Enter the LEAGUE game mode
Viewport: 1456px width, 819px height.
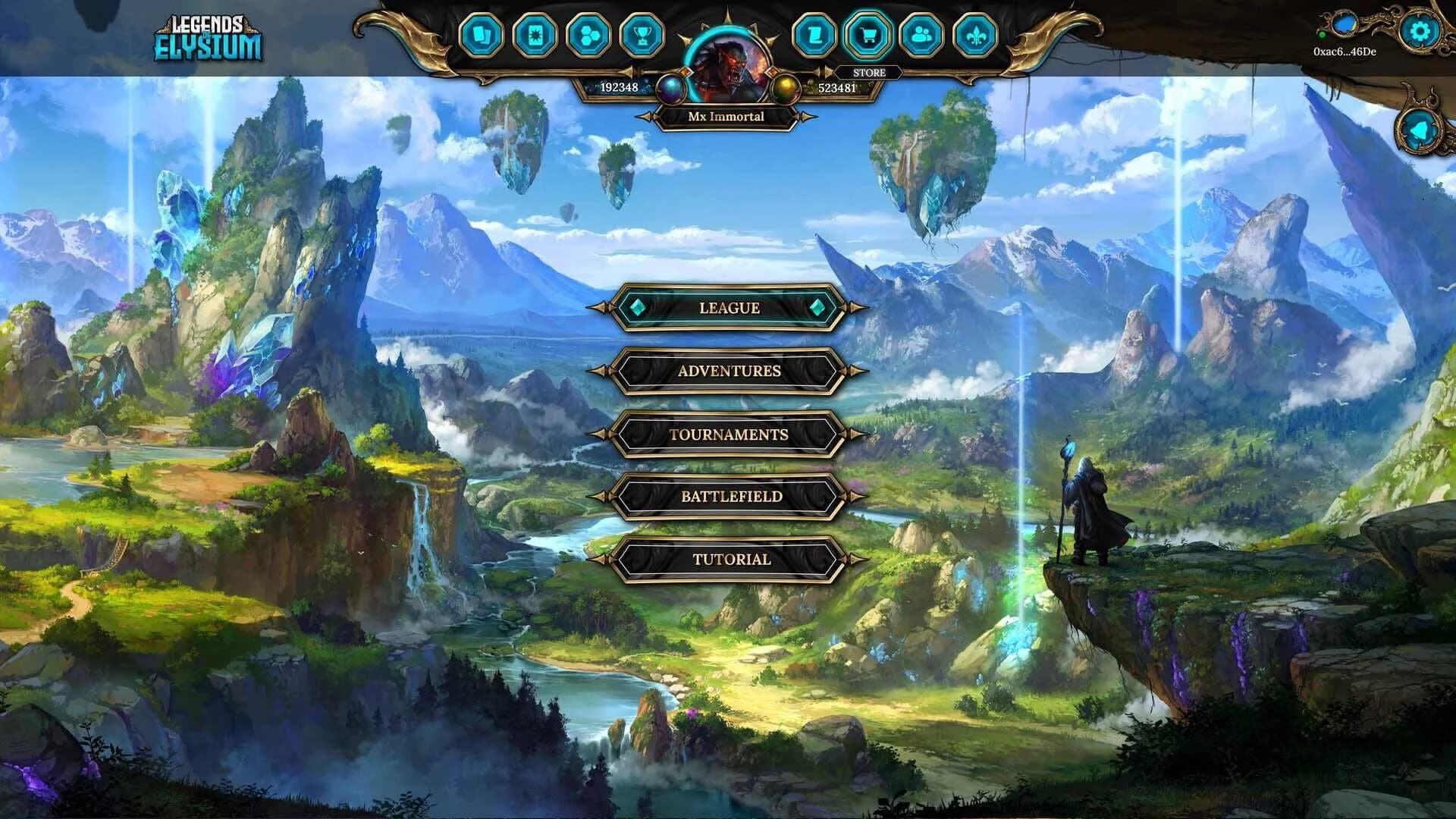729,309
